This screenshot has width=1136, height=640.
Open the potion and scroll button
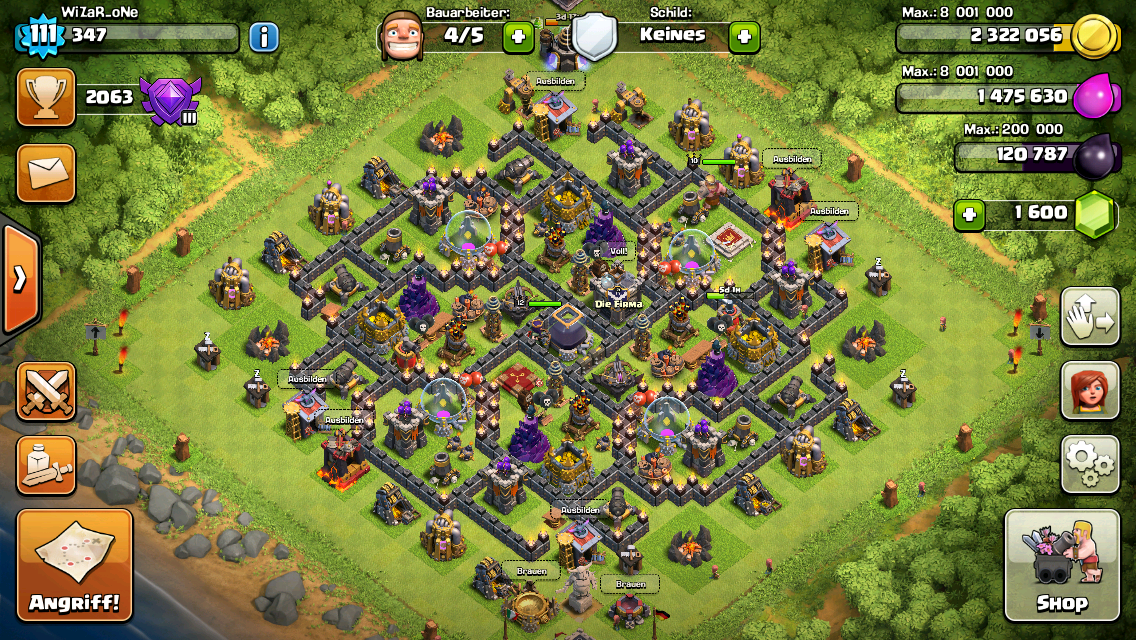[46, 464]
